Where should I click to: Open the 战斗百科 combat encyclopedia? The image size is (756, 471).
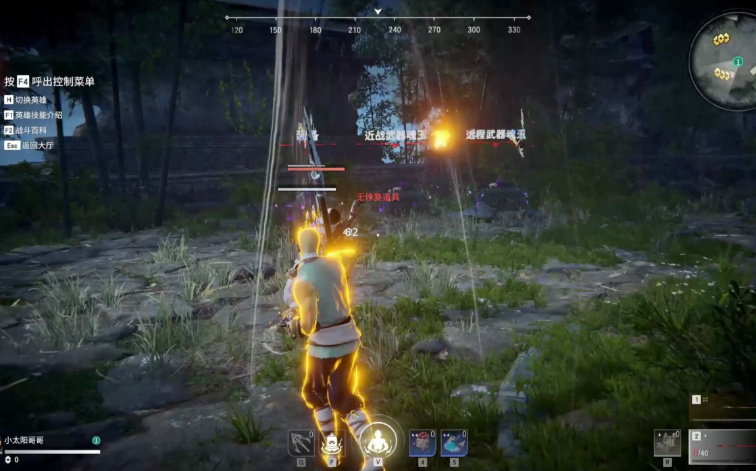pyautogui.click(x=33, y=130)
